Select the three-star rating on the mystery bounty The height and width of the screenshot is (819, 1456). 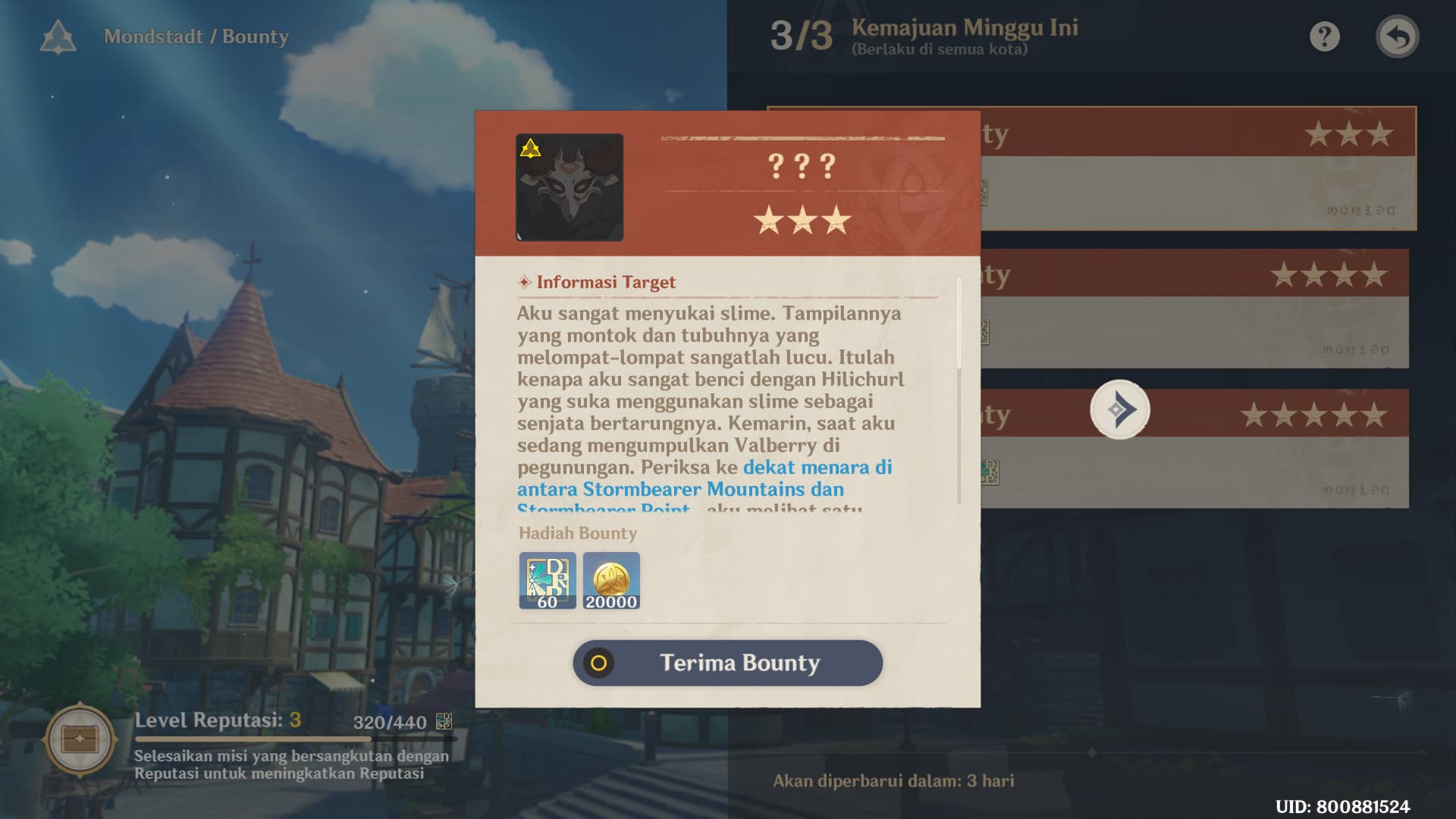(x=802, y=221)
